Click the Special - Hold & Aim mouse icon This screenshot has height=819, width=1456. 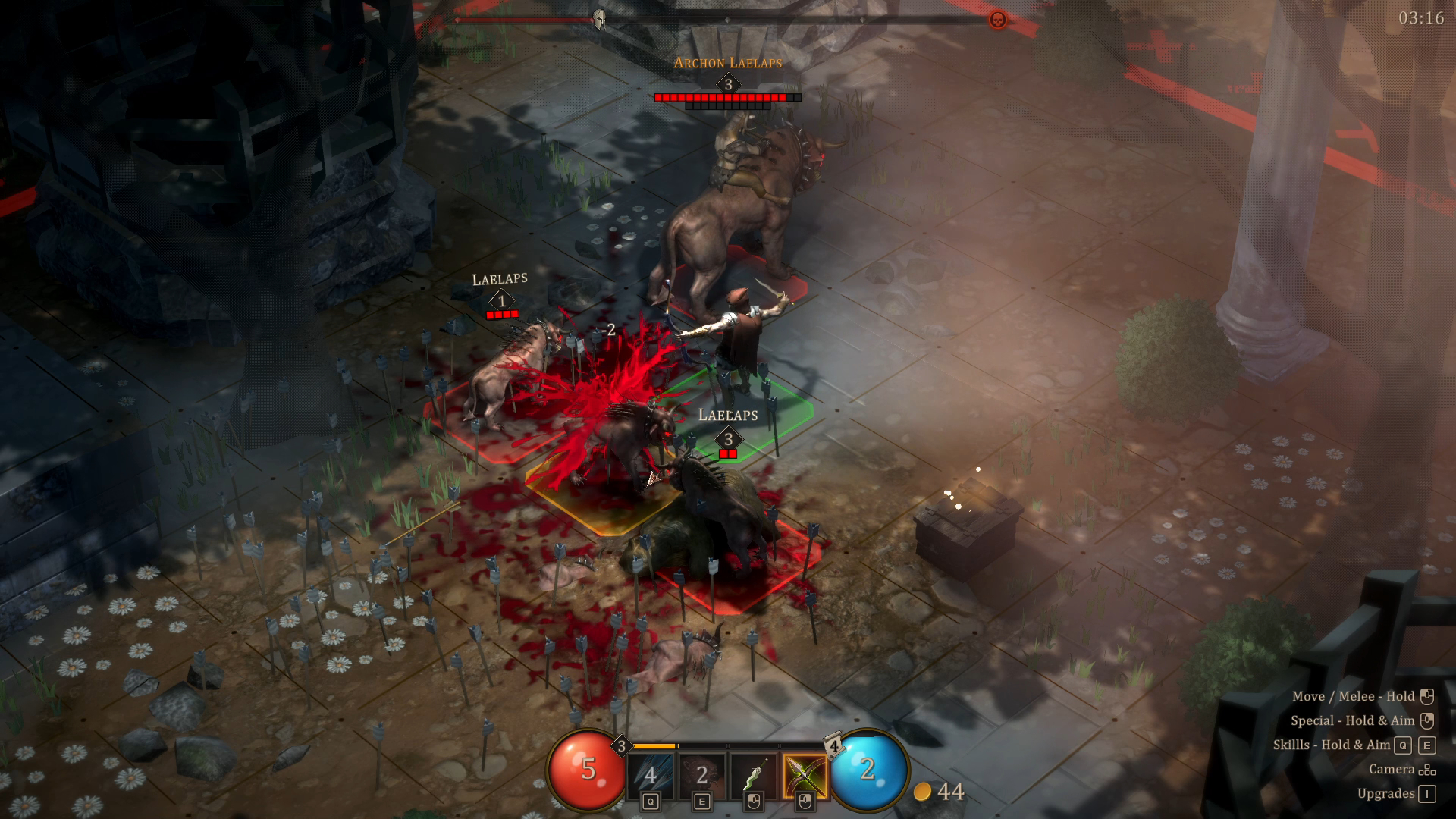coord(1429,720)
